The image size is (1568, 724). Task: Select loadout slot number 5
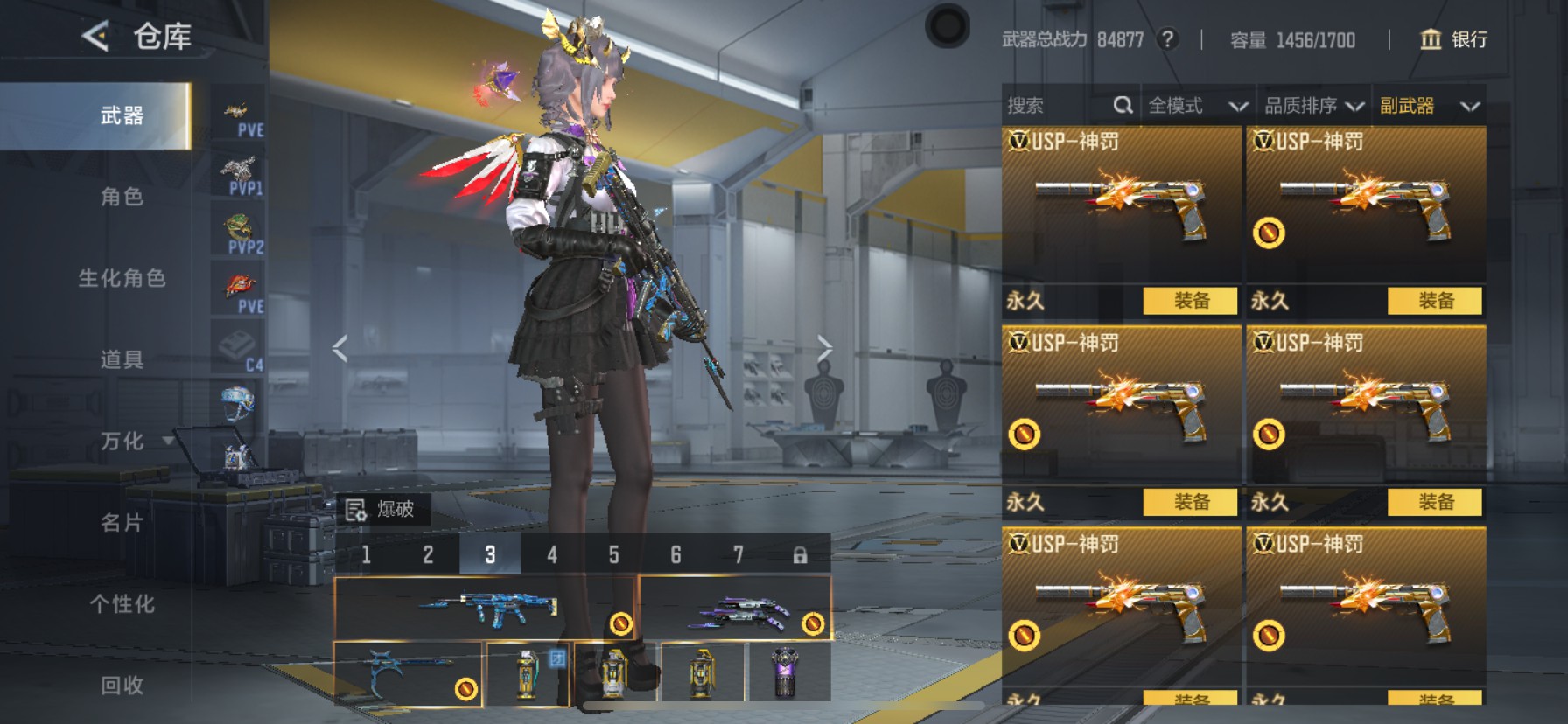pos(613,554)
